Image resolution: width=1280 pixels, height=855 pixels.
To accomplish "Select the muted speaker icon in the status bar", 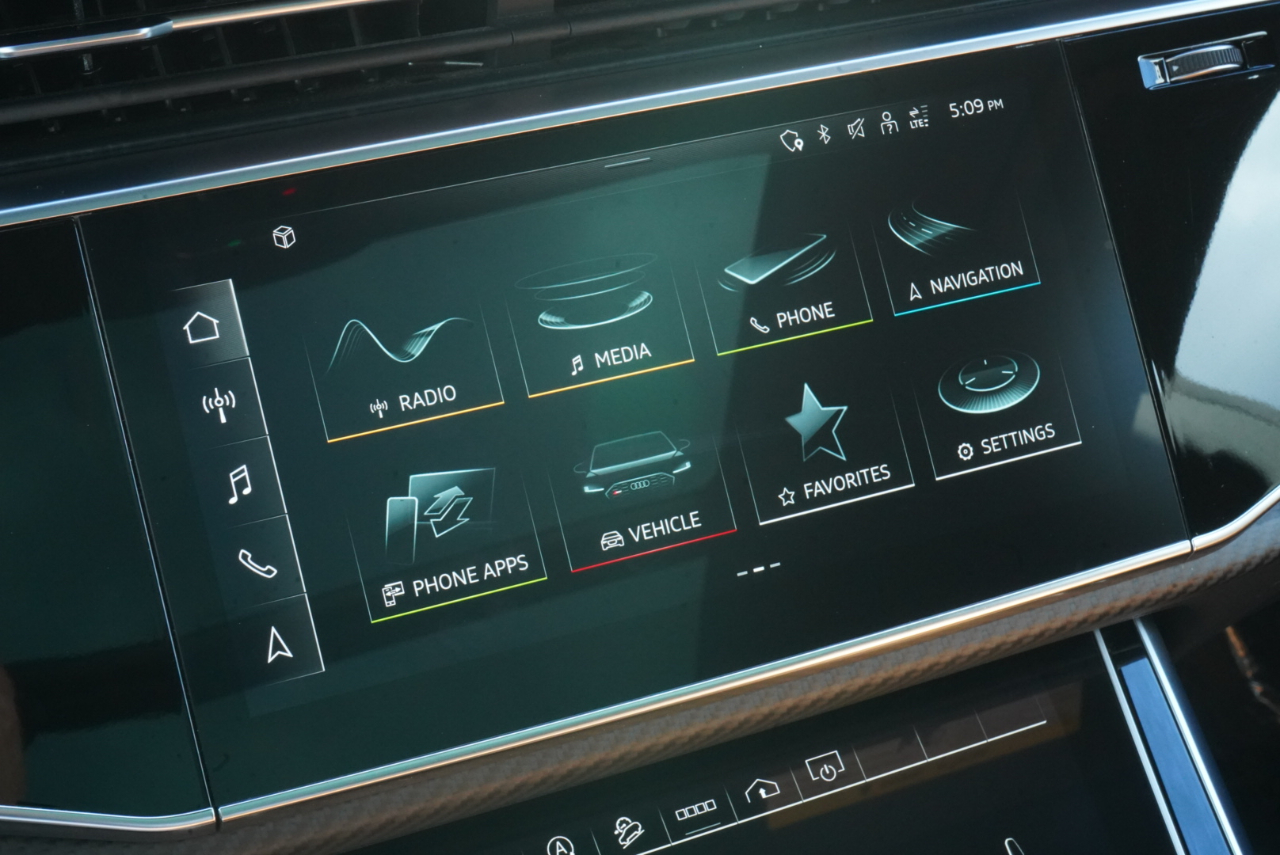I will coord(858,130).
